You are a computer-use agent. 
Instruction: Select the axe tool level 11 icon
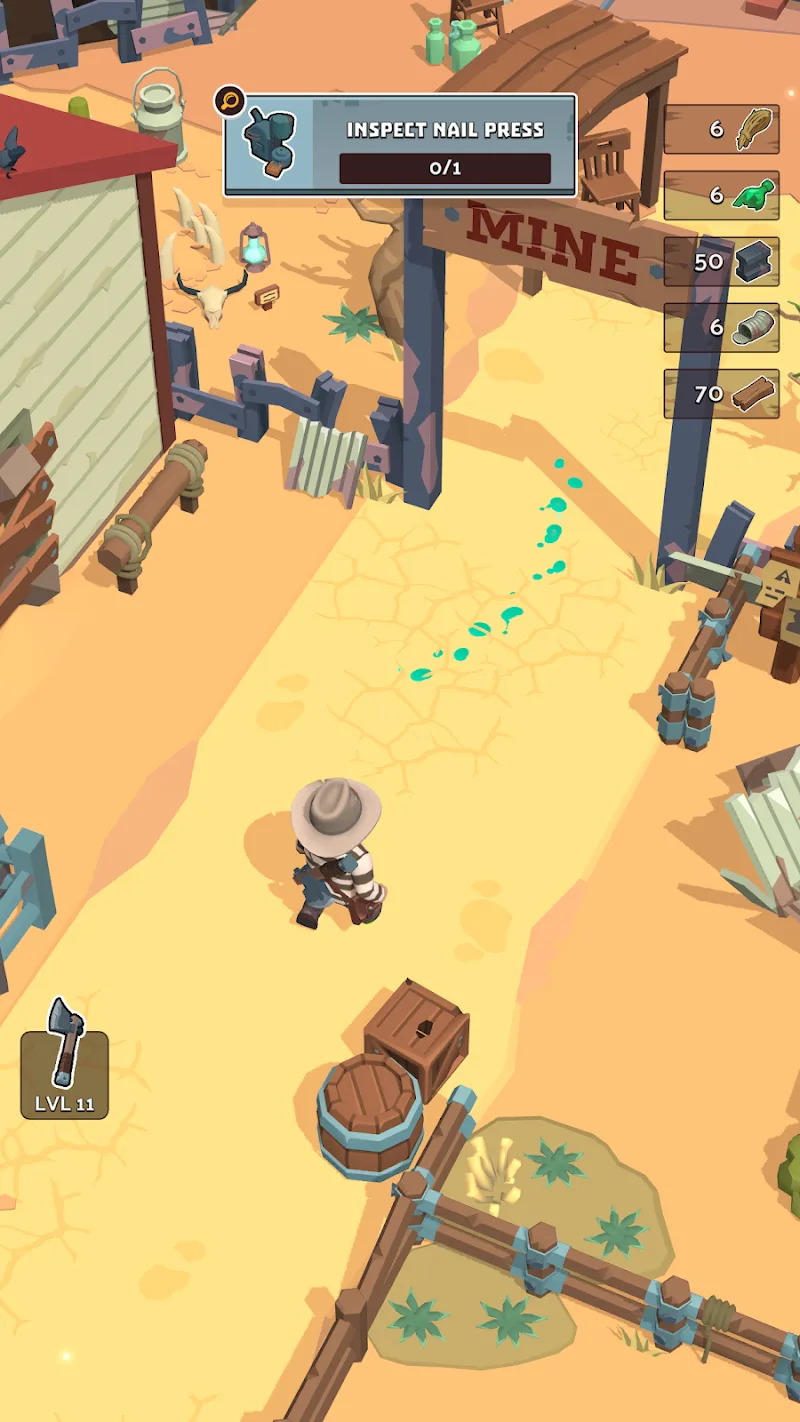(x=65, y=1060)
